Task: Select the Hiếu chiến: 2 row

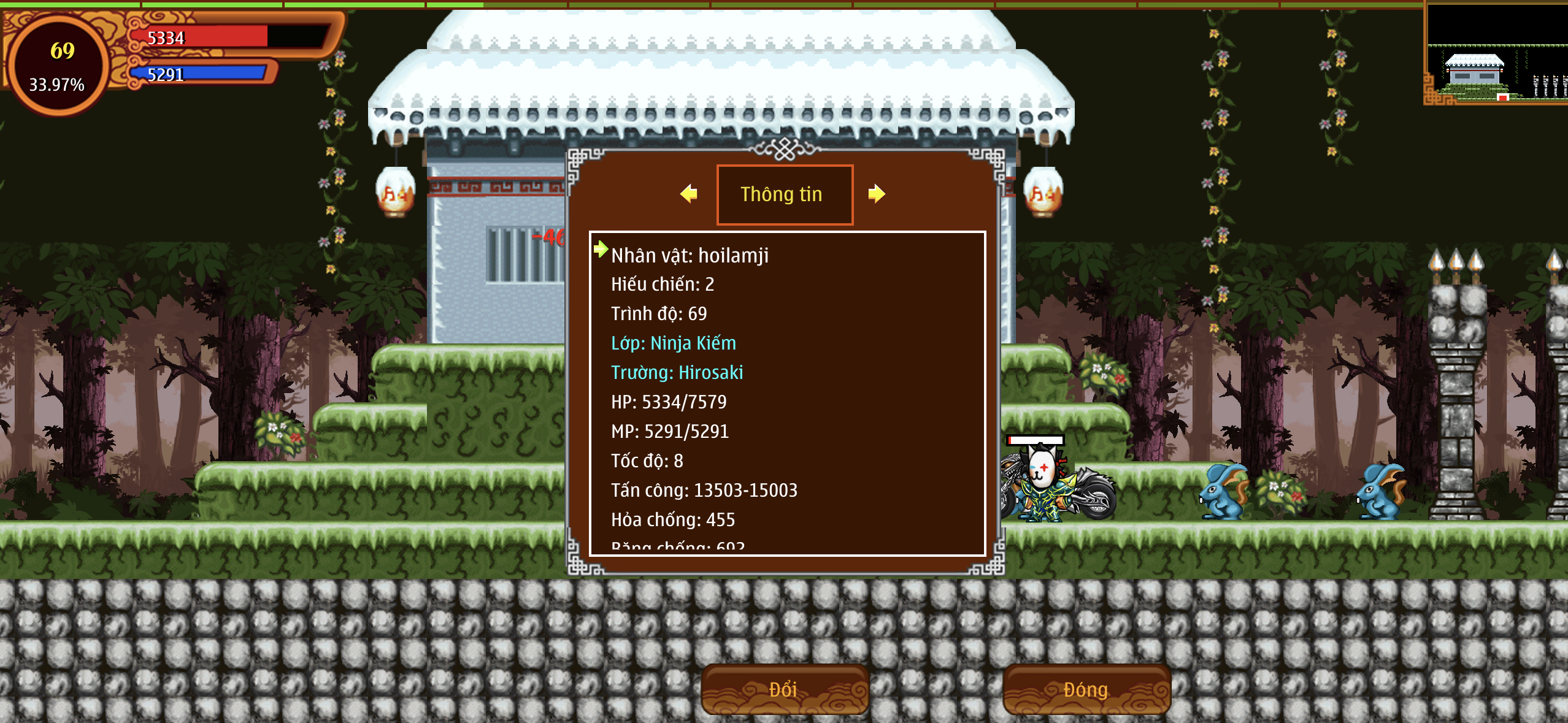Action: pos(663,284)
